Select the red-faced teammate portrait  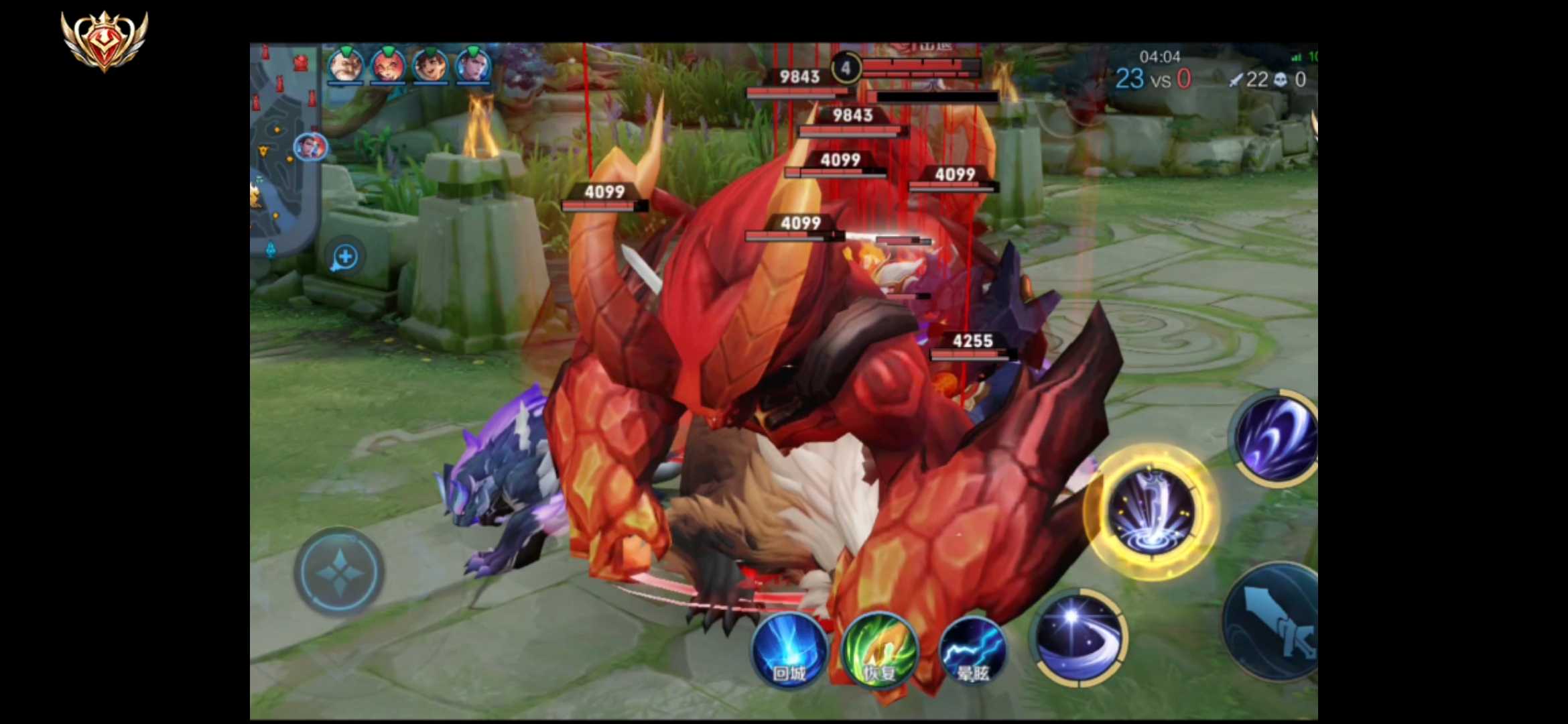coord(388,66)
